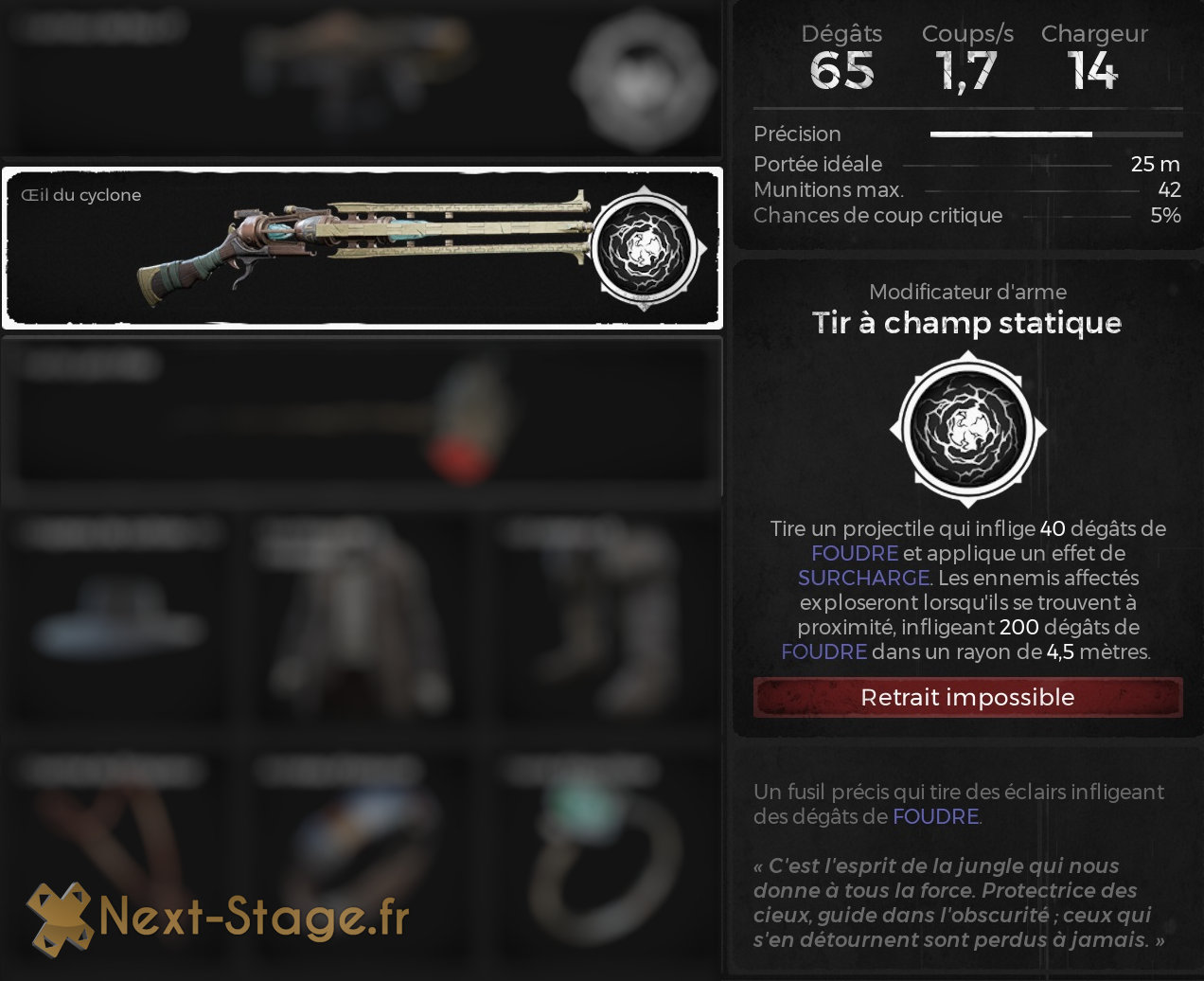Click the red Retrait impossible button
This screenshot has width=1204, height=981.
click(x=967, y=698)
